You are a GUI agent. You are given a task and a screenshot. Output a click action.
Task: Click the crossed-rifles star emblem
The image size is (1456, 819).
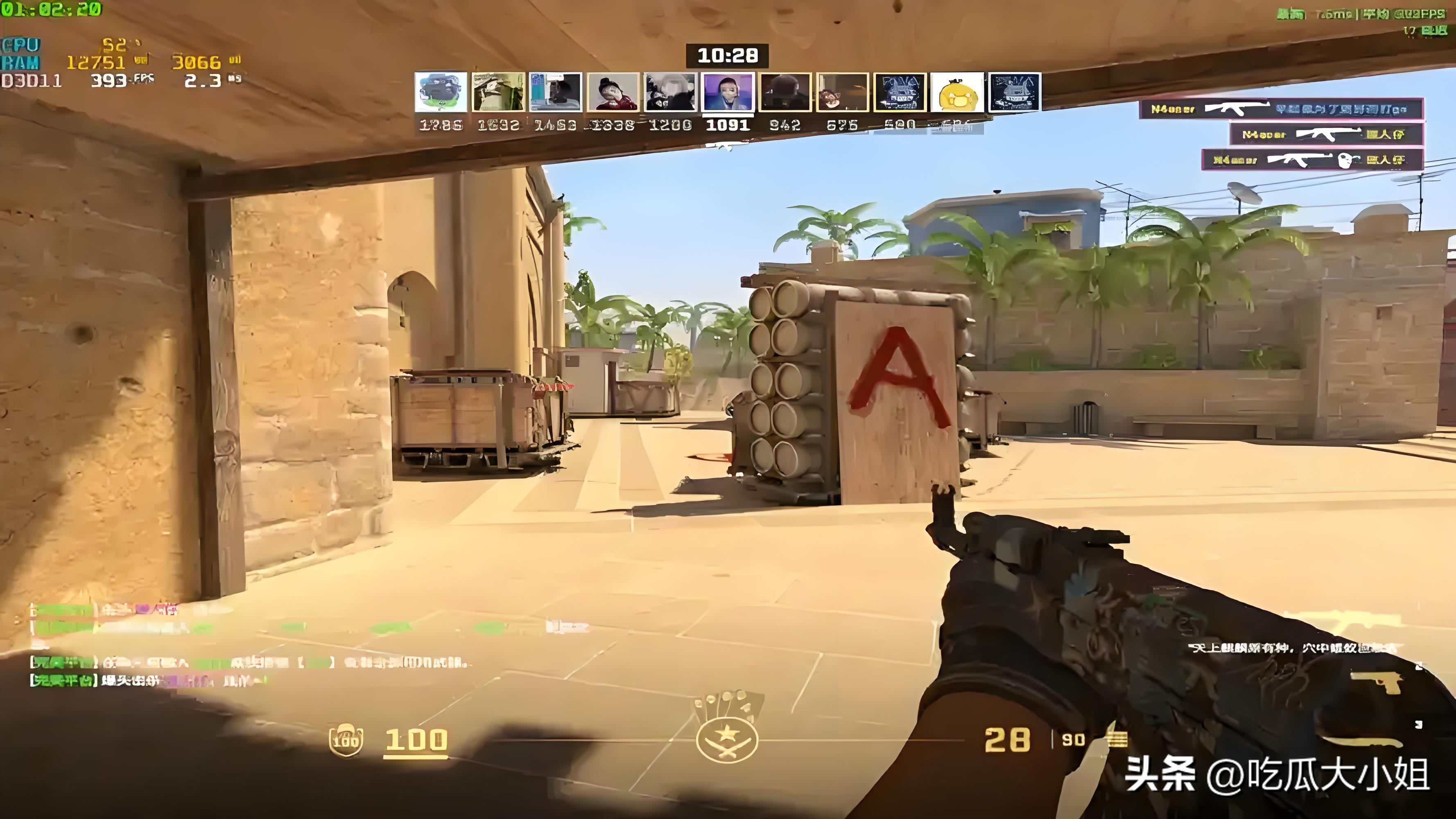727,739
